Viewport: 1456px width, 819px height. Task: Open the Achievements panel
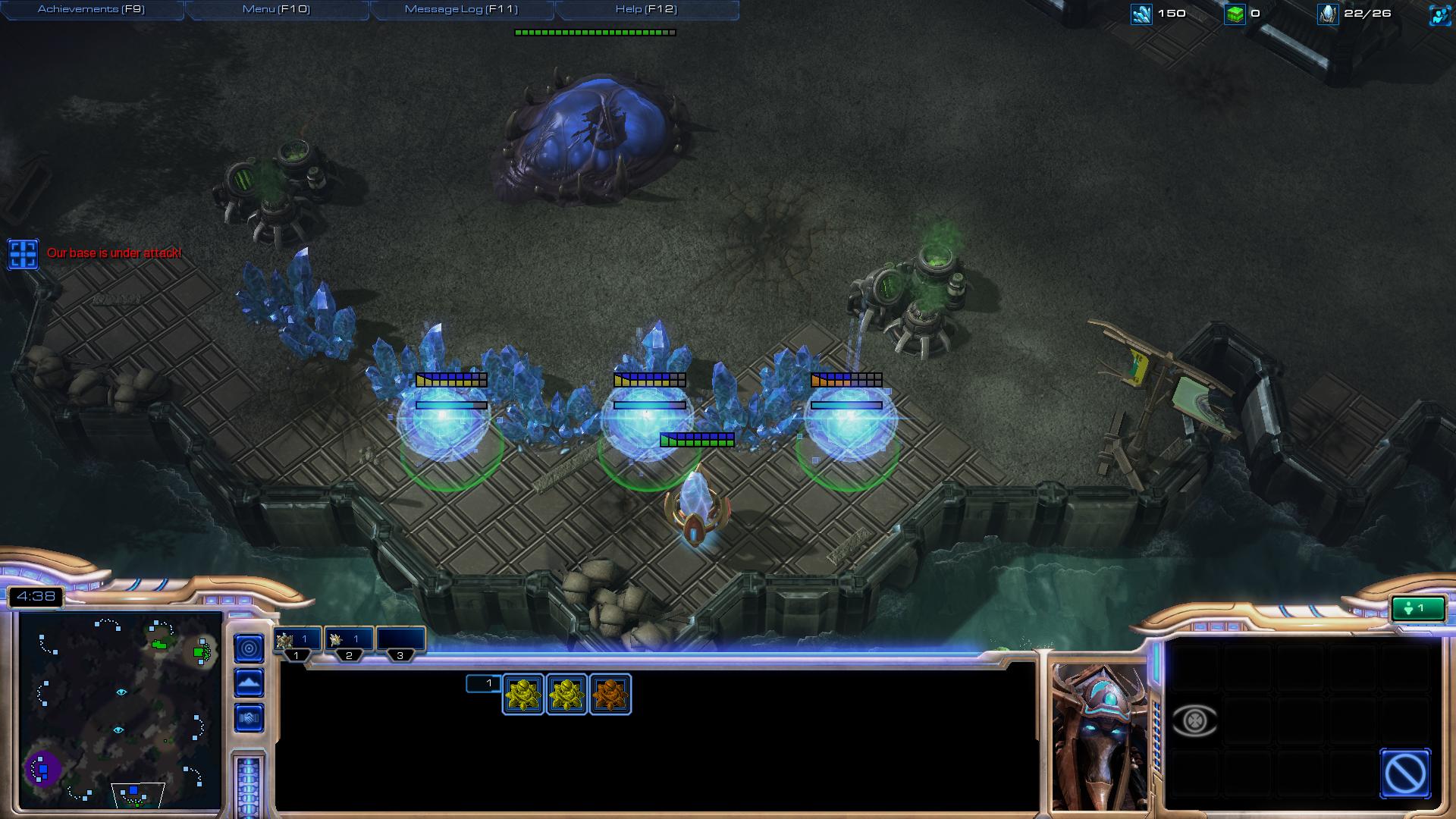[91, 9]
